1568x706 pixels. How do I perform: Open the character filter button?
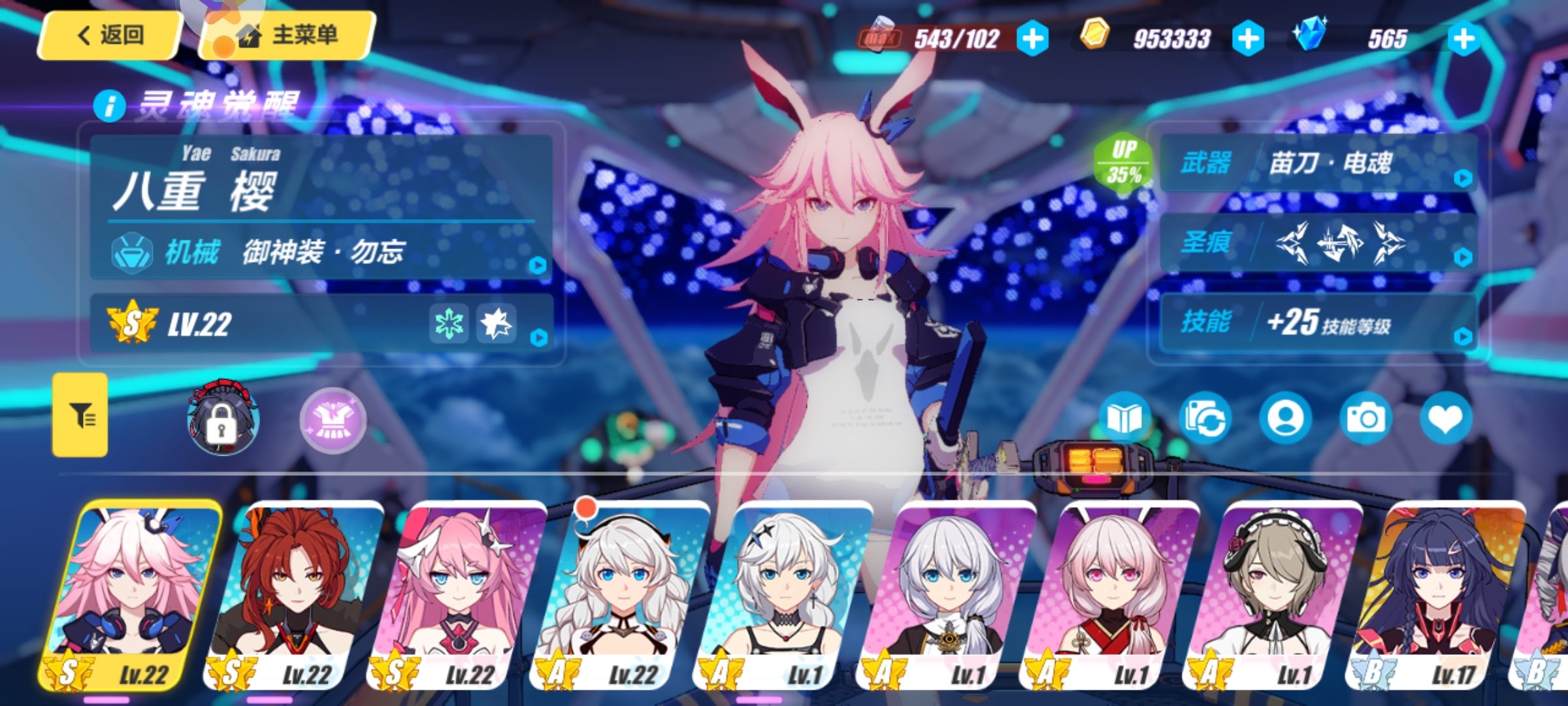point(80,415)
